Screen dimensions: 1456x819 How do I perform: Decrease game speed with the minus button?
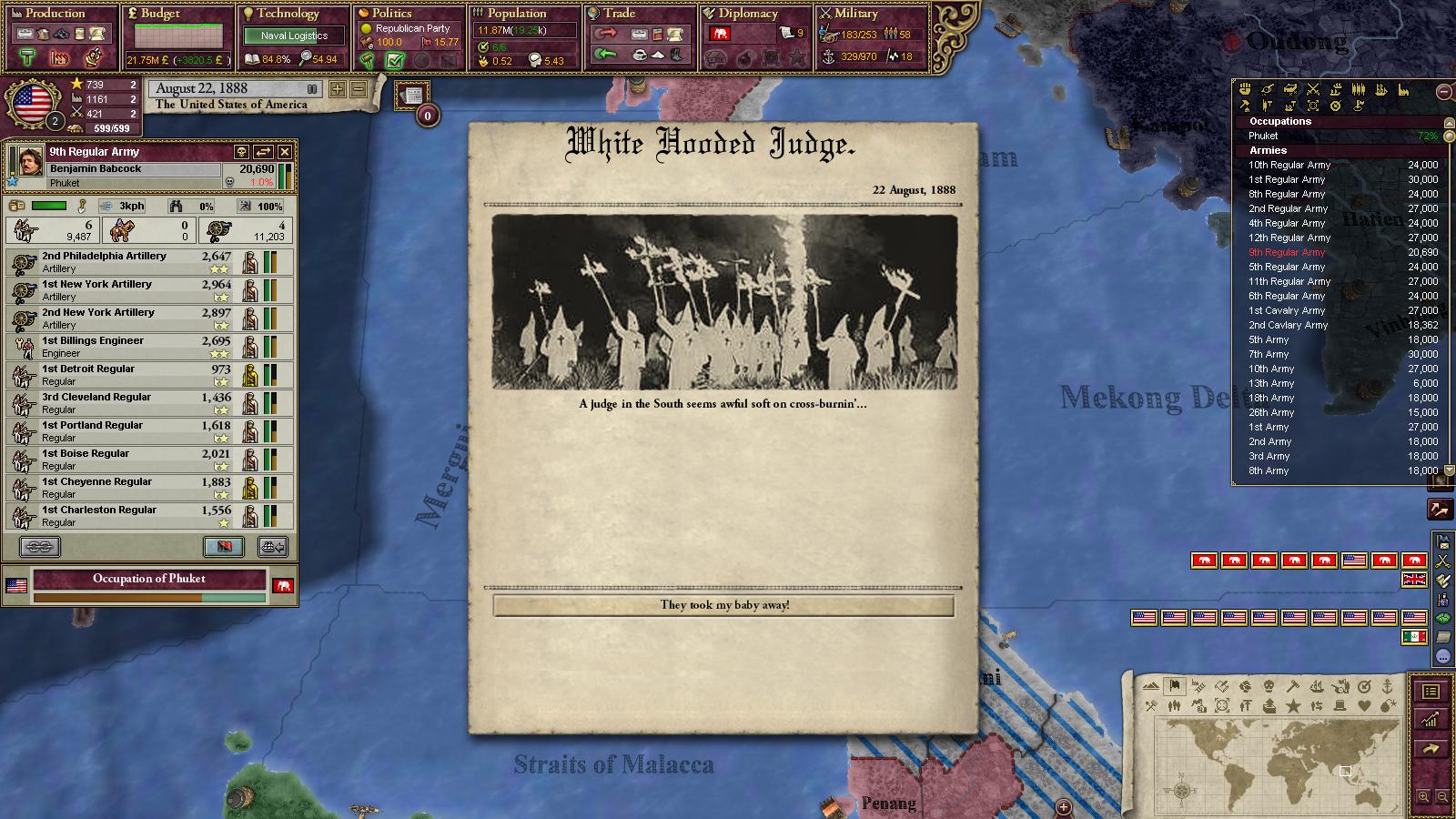358,89
